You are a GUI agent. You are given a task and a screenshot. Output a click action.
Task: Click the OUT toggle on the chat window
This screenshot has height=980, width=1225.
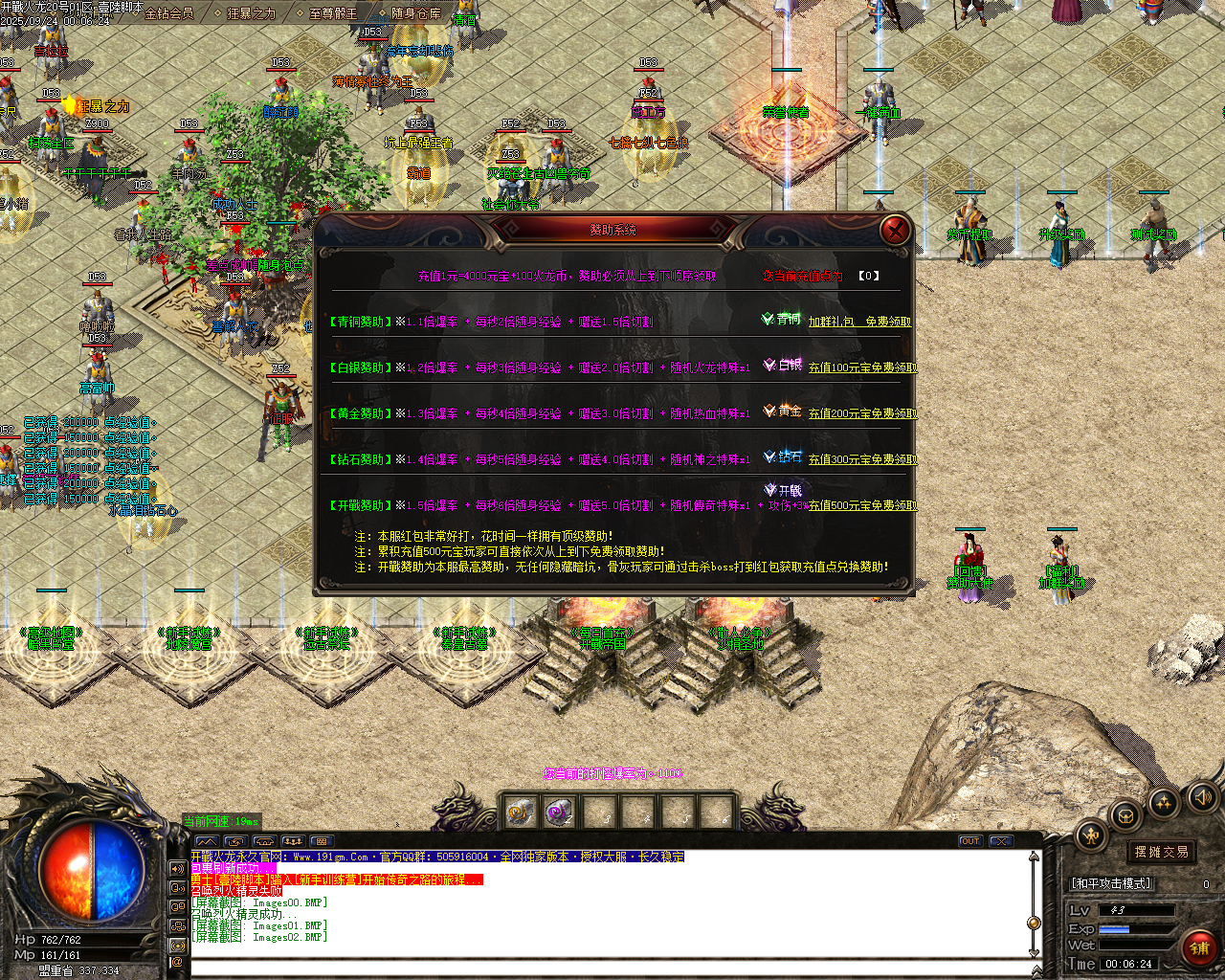(x=970, y=841)
